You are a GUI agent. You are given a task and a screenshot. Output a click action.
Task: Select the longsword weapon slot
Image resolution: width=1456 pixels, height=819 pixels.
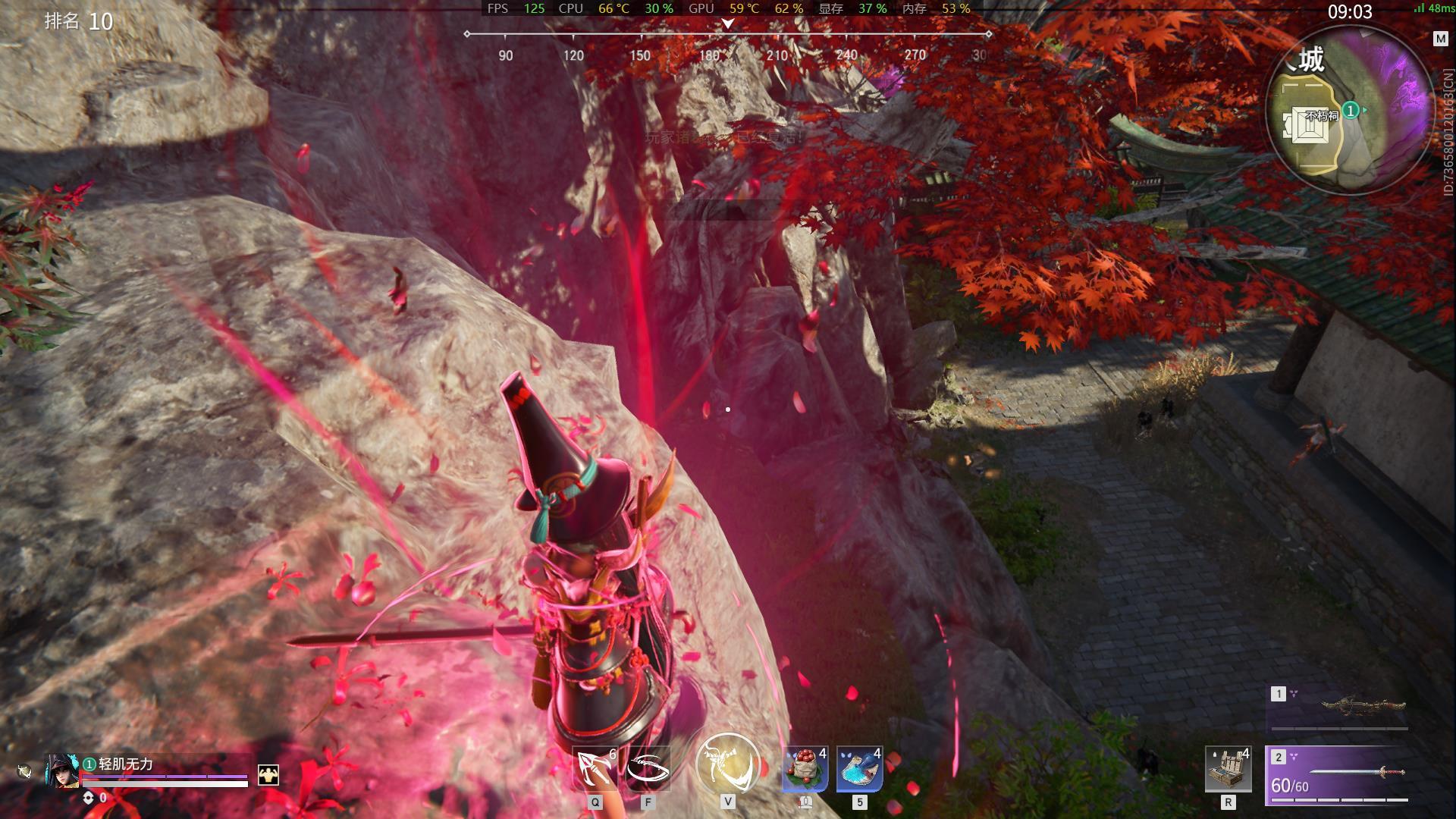(1339, 773)
